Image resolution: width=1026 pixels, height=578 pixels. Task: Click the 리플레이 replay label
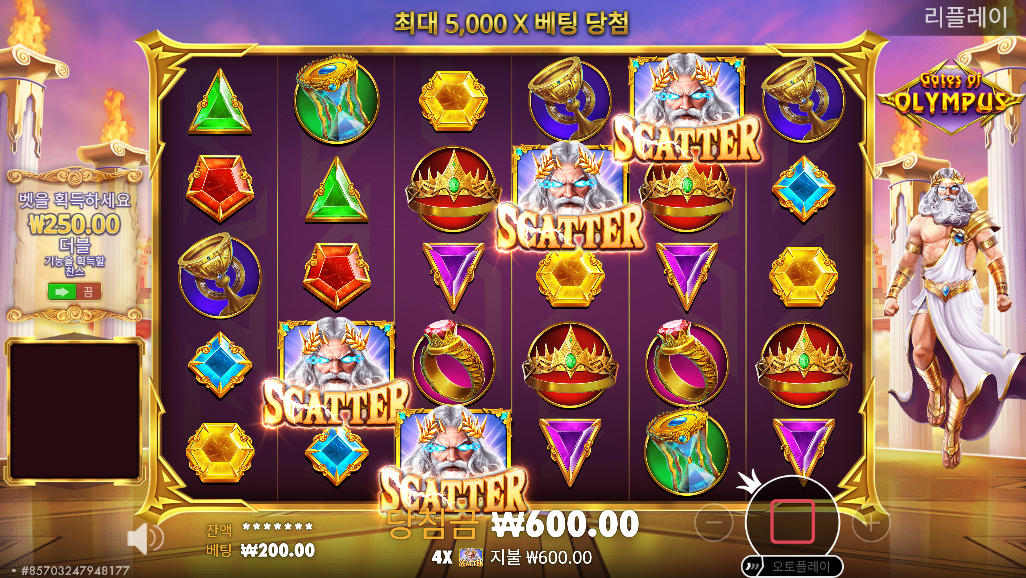click(x=966, y=17)
